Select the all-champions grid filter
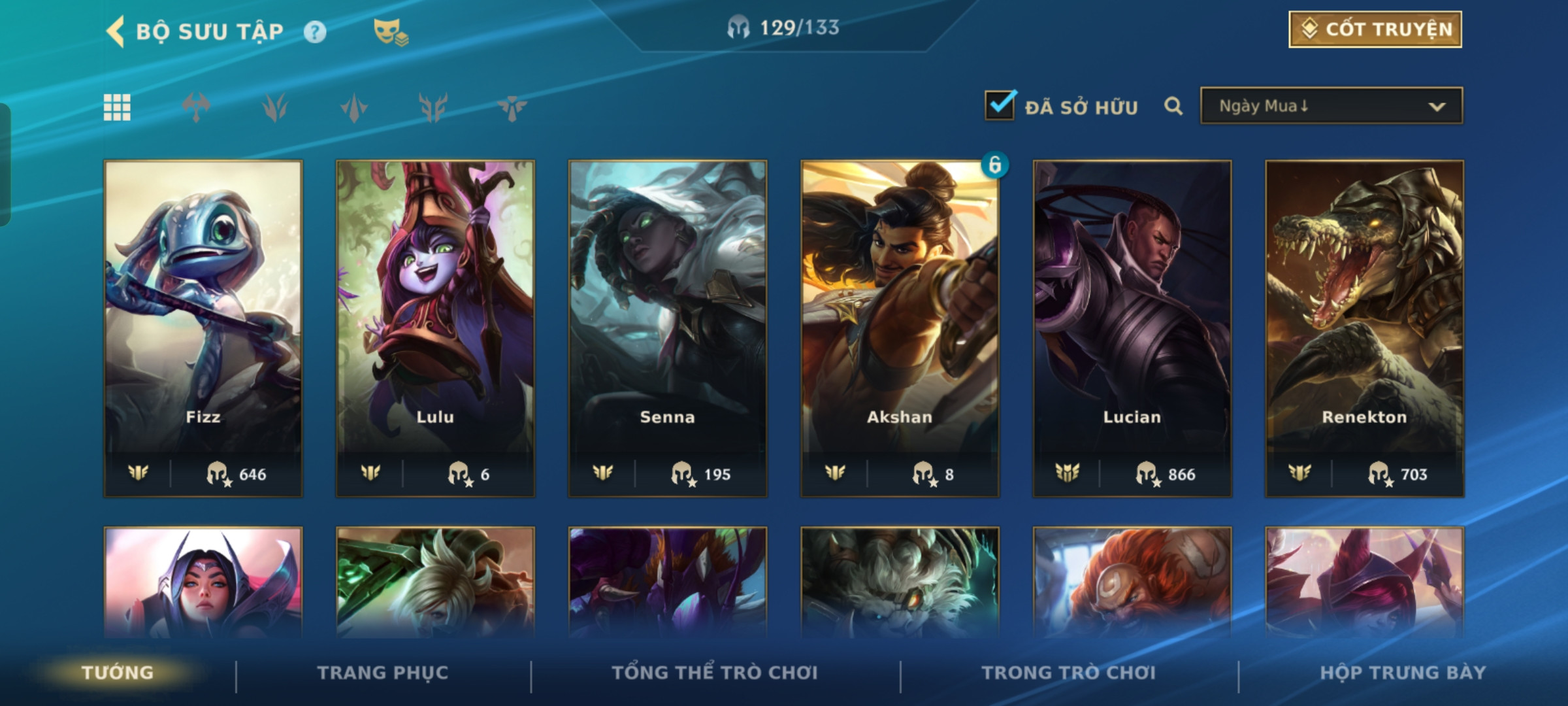1568x706 pixels. (118, 107)
